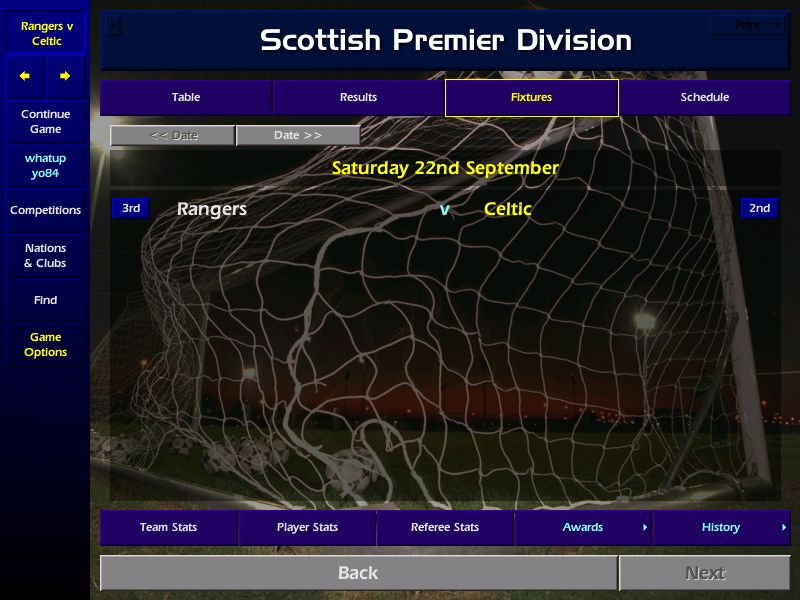The width and height of the screenshot is (800, 600).
Task: Select the whatup yo84 manager button
Action: (45, 166)
